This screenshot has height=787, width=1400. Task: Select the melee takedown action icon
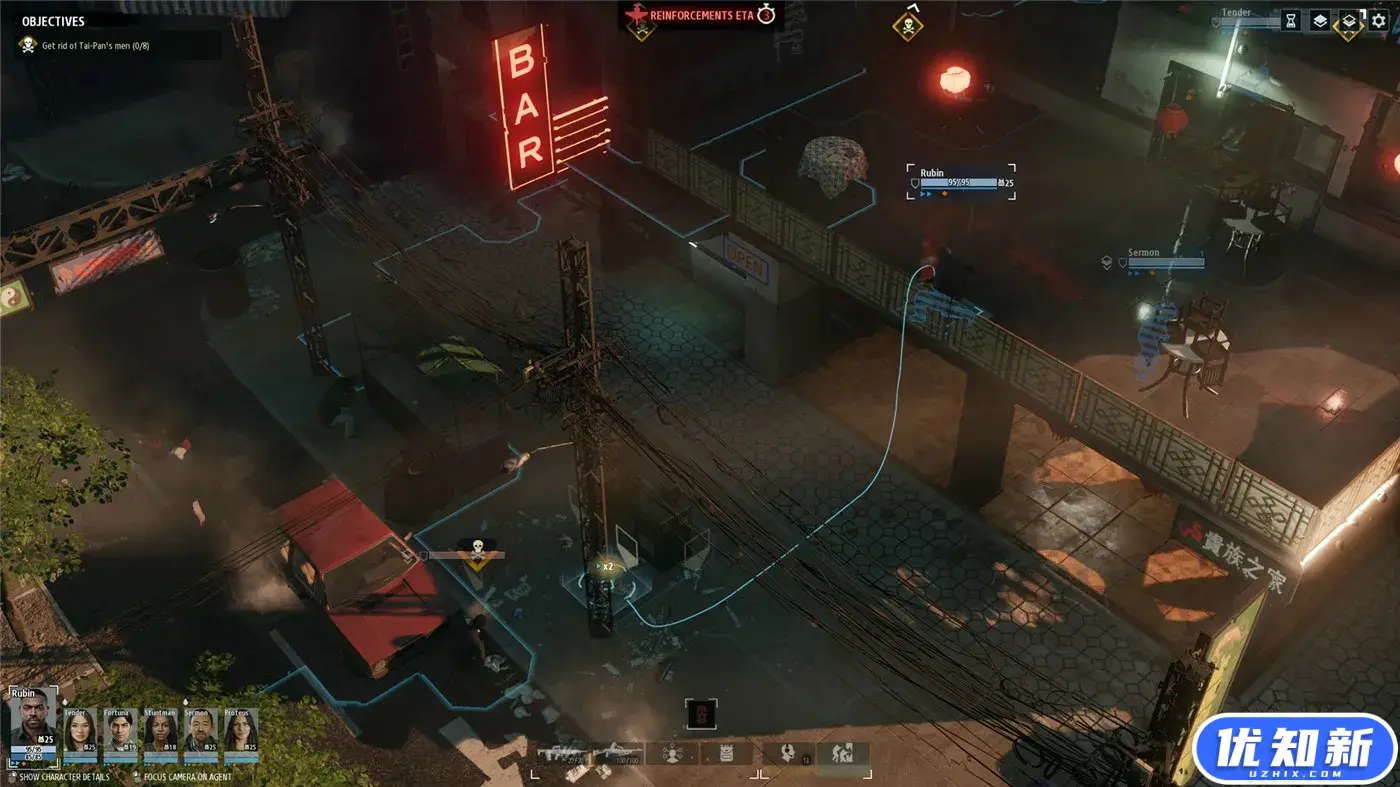pyautogui.click(x=843, y=752)
